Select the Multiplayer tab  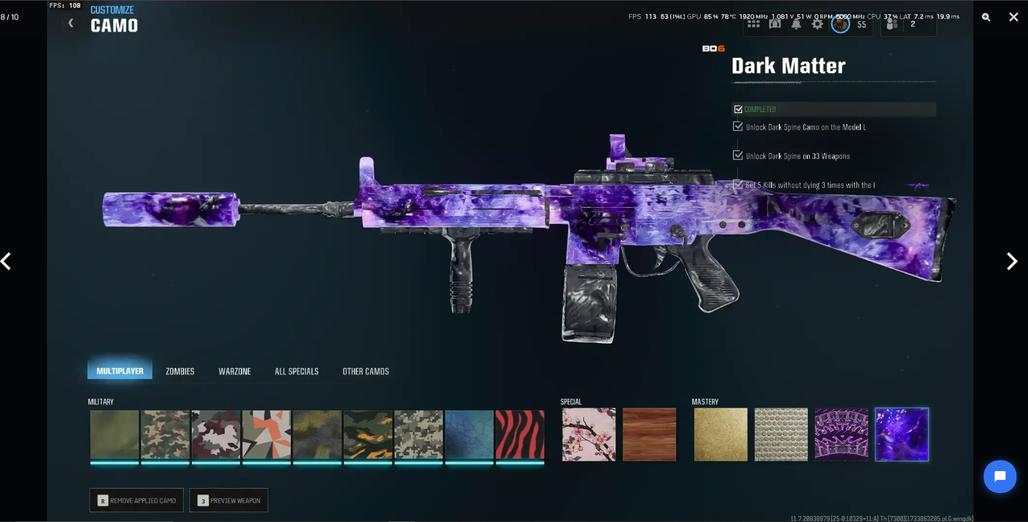(x=120, y=371)
